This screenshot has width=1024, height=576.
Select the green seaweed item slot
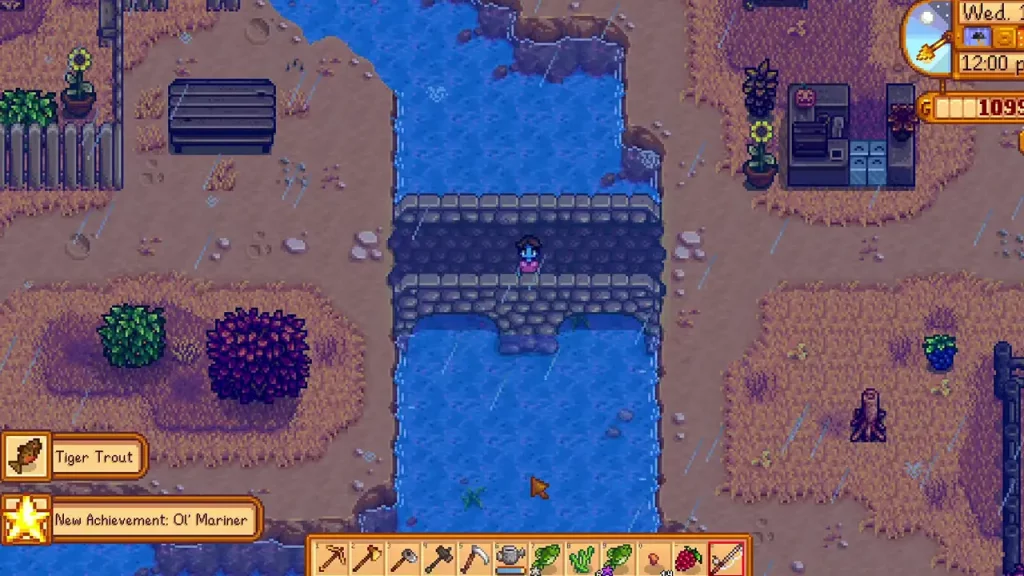[x=583, y=558]
